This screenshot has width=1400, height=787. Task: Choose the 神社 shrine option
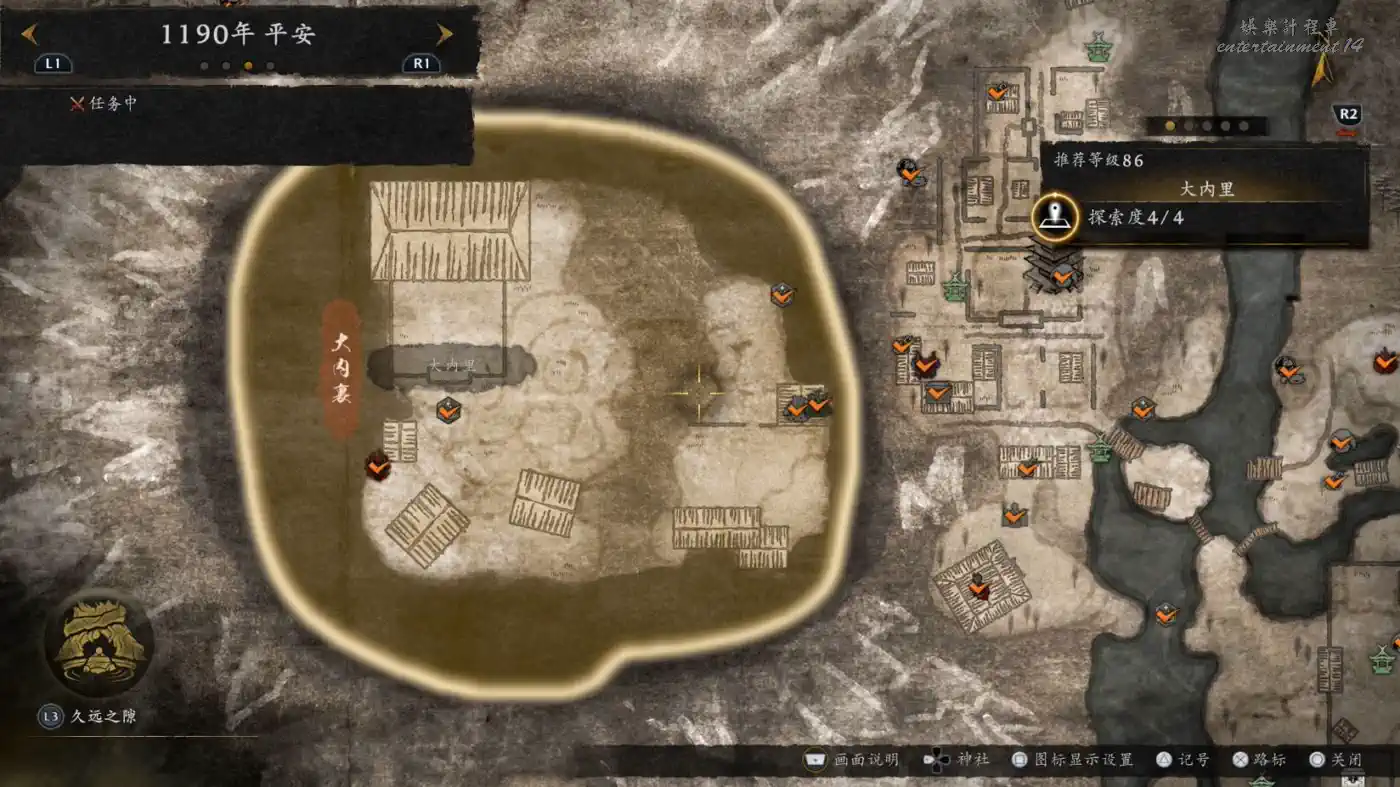[958, 760]
